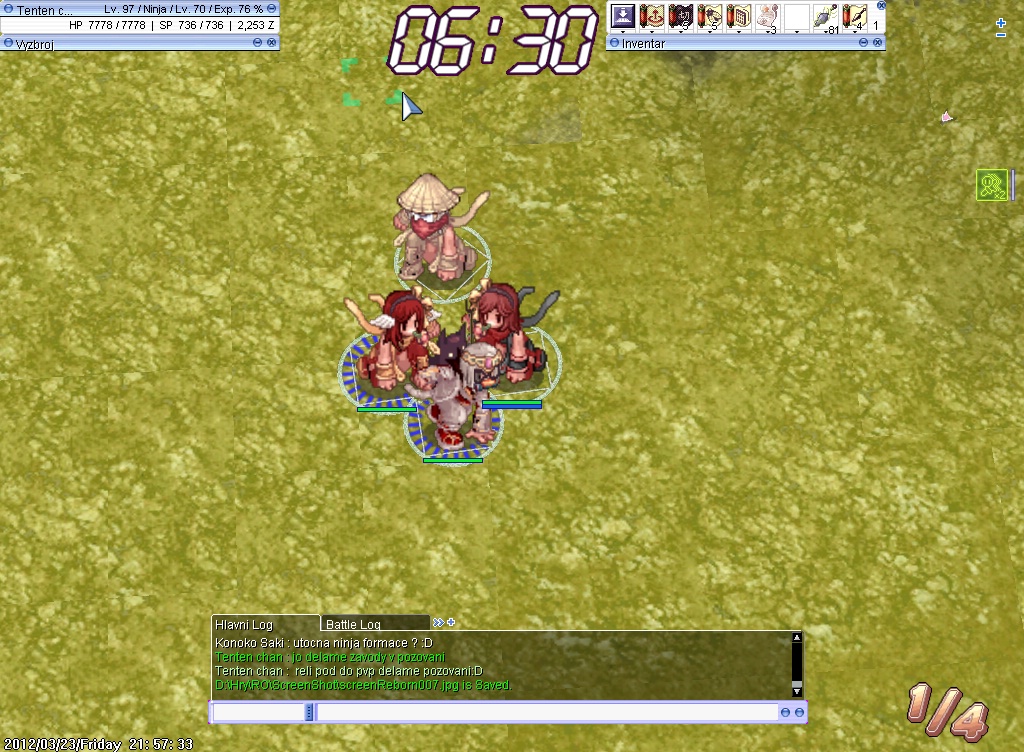Open the green party icon on the right edge
Screen dimensions: 1024x752
click(991, 184)
